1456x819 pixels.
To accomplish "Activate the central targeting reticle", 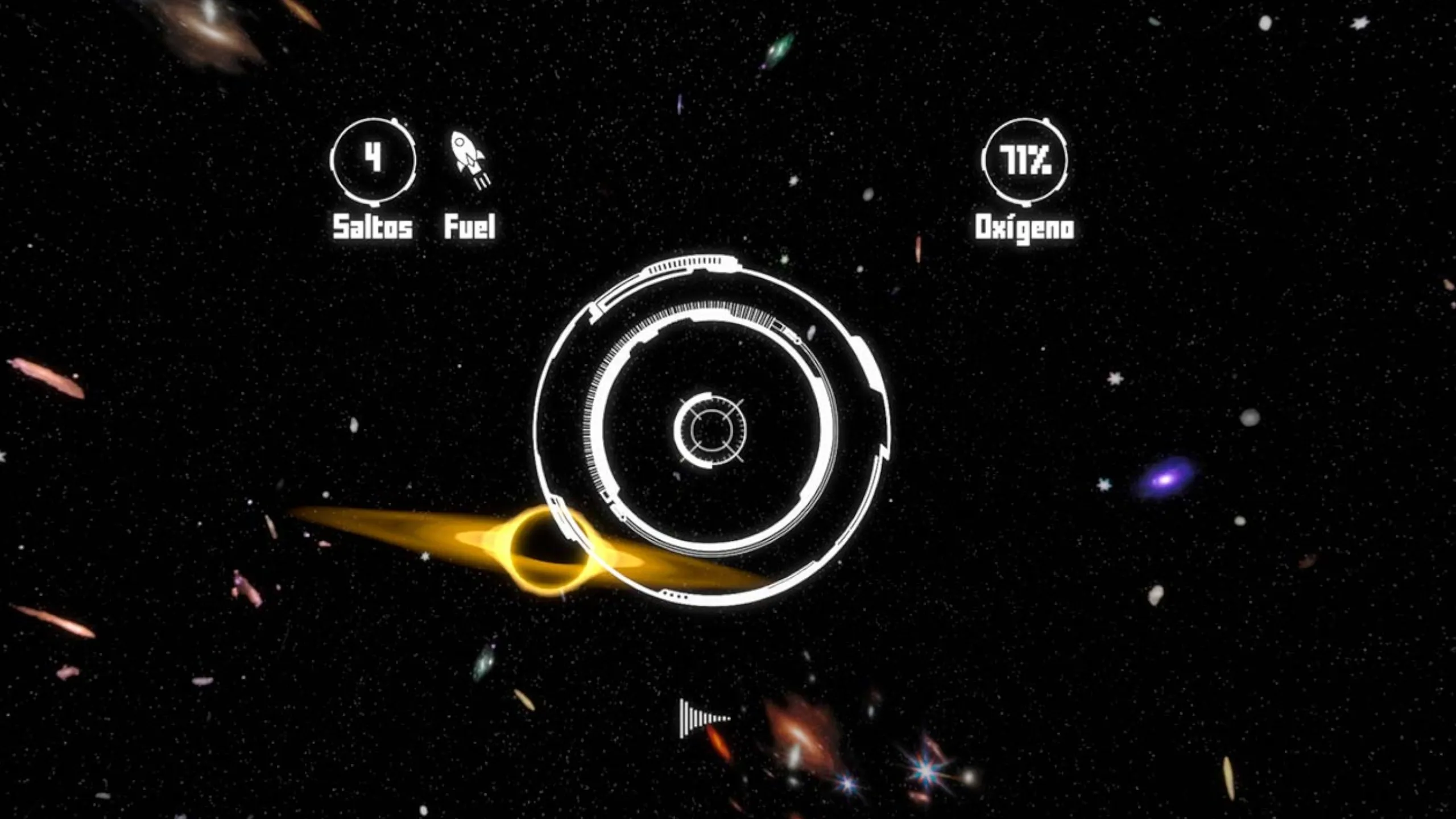I will tap(710, 430).
